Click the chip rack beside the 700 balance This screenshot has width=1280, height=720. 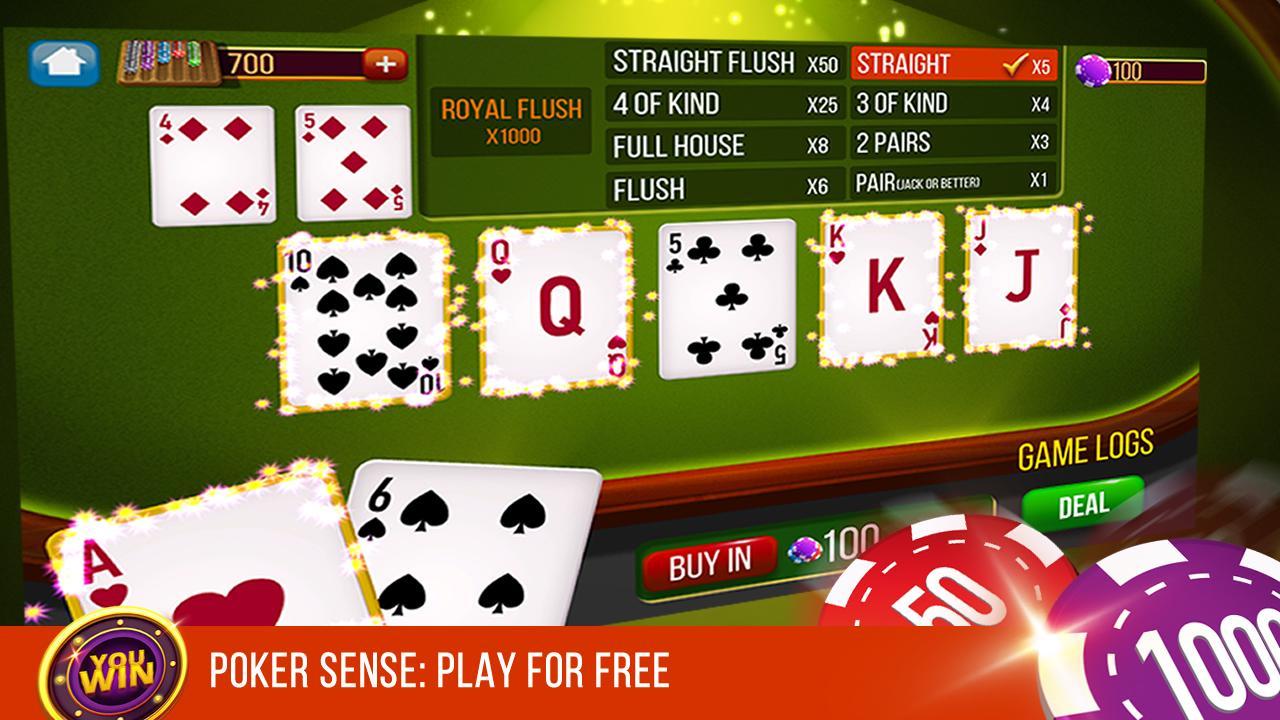pyautogui.click(x=170, y=60)
